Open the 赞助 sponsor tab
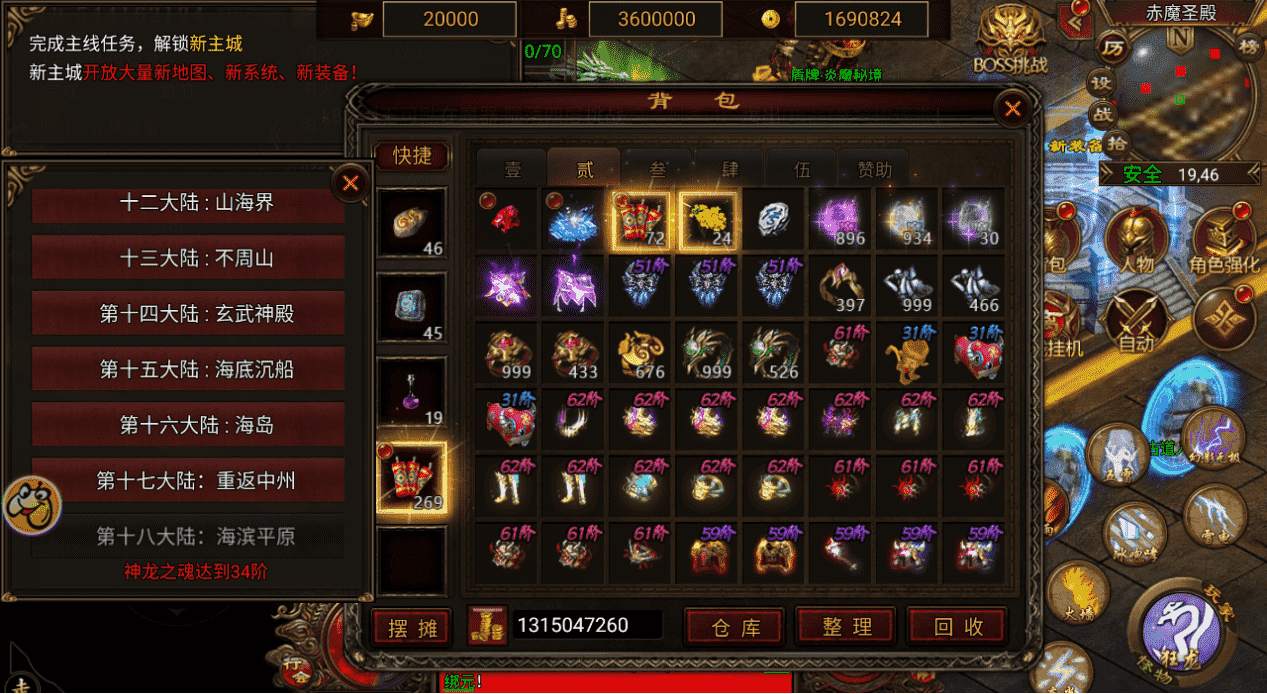The width and height of the screenshot is (1267, 694). [x=874, y=170]
